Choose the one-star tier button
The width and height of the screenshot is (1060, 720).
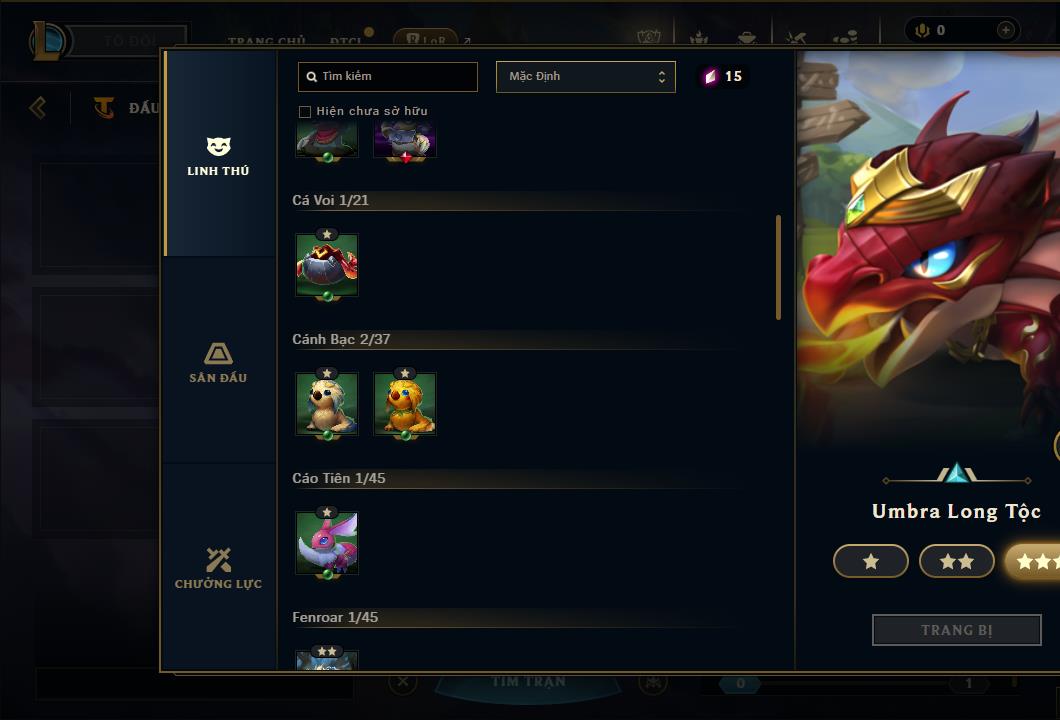pyautogui.click(x=870, y=561)
